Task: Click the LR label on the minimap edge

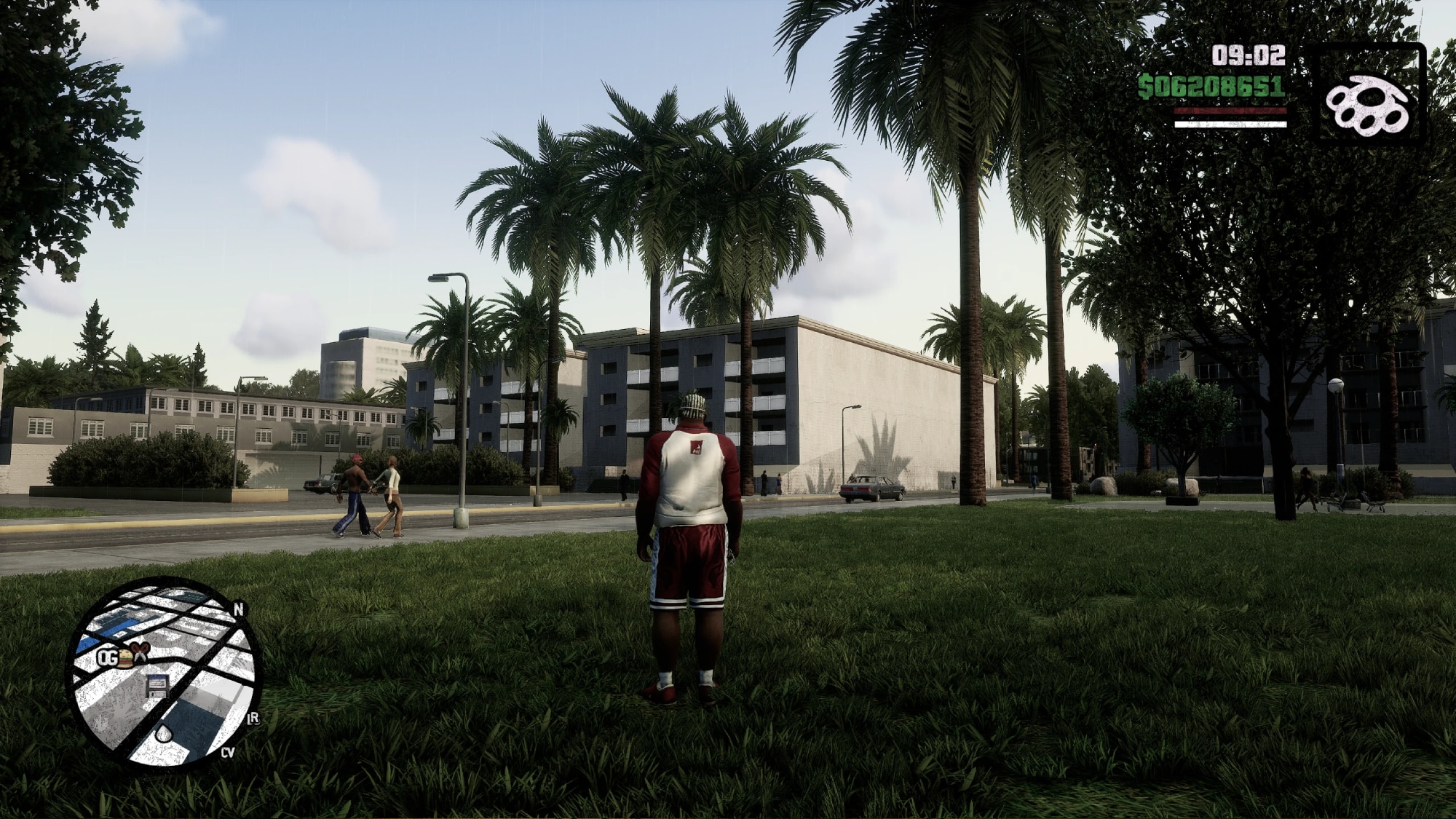Action: [254, 718]
